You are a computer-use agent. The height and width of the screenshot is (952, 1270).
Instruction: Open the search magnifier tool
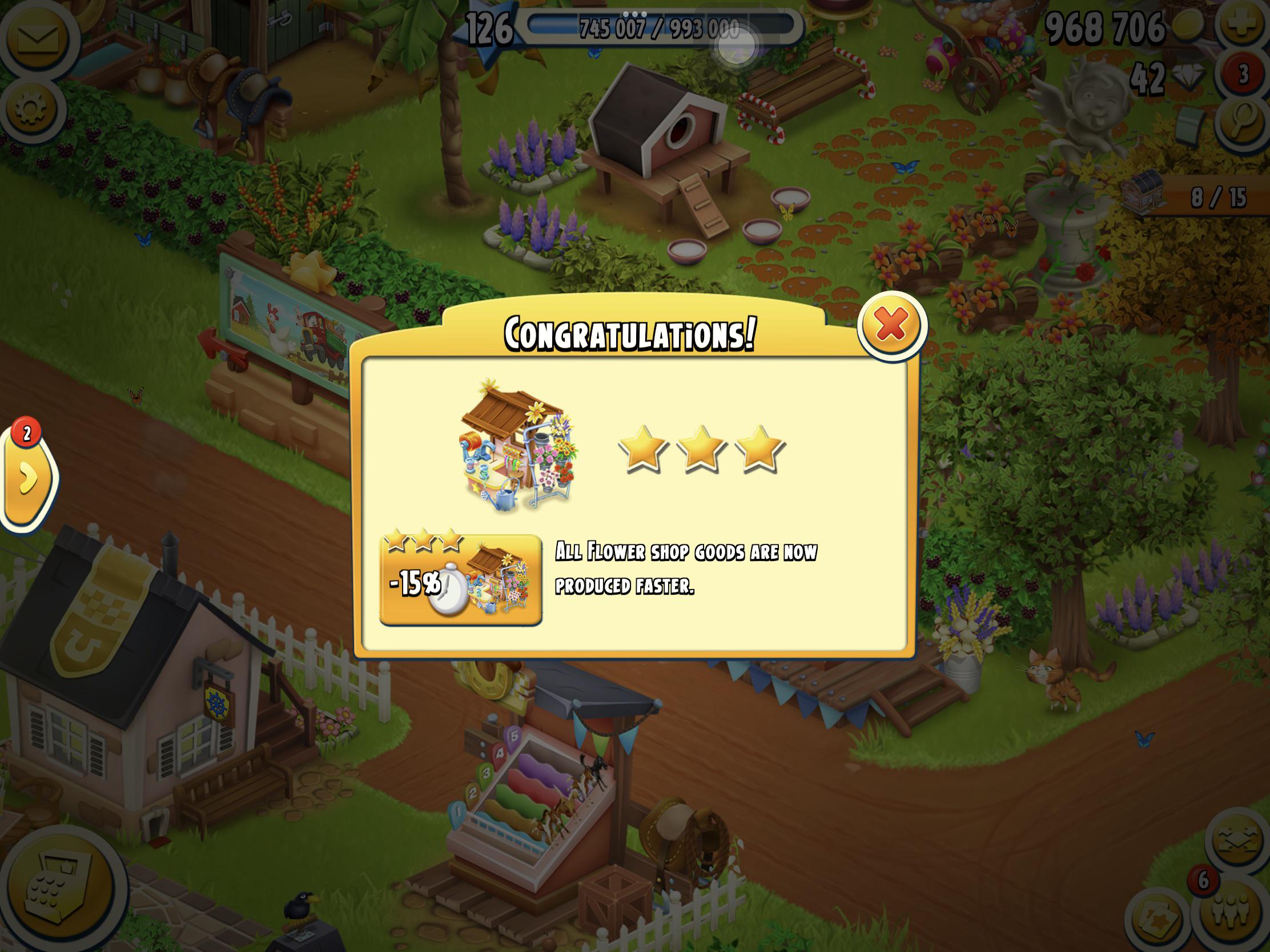[1242, 122]
